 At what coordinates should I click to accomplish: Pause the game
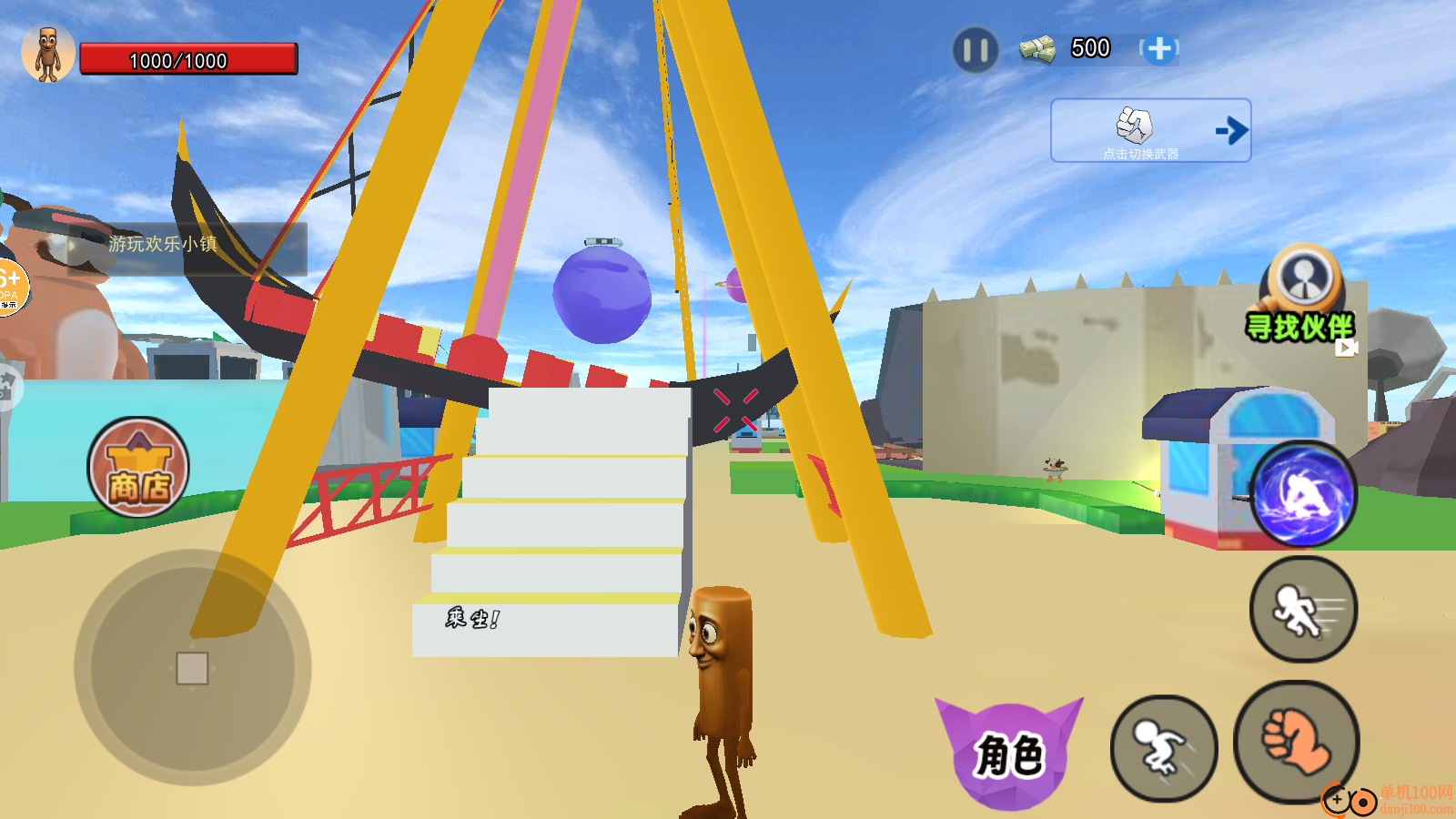(x=976, y=50)
